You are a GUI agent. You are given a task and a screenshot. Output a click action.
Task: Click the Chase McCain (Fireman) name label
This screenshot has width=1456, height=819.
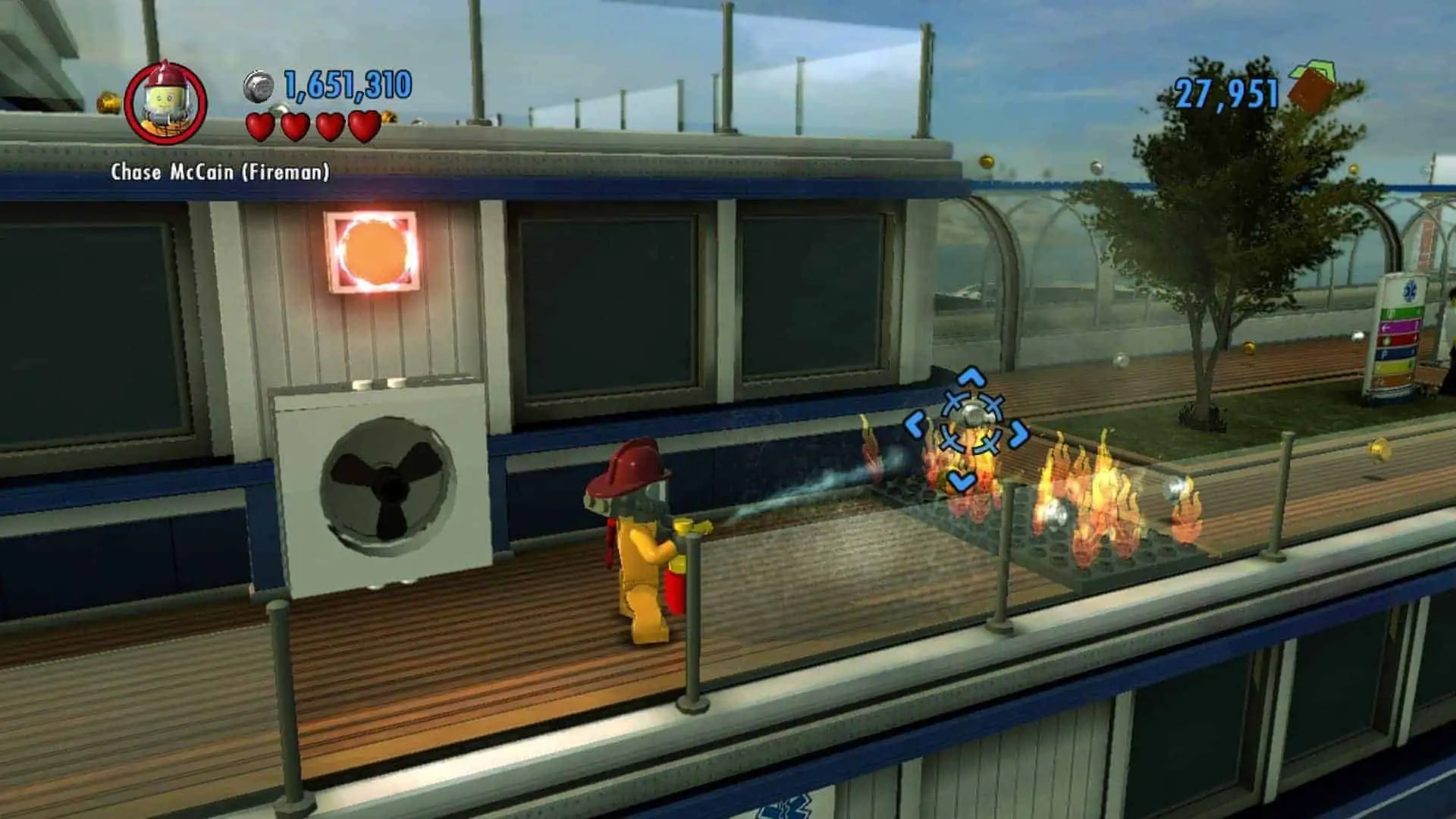click(x=220, y=173)
